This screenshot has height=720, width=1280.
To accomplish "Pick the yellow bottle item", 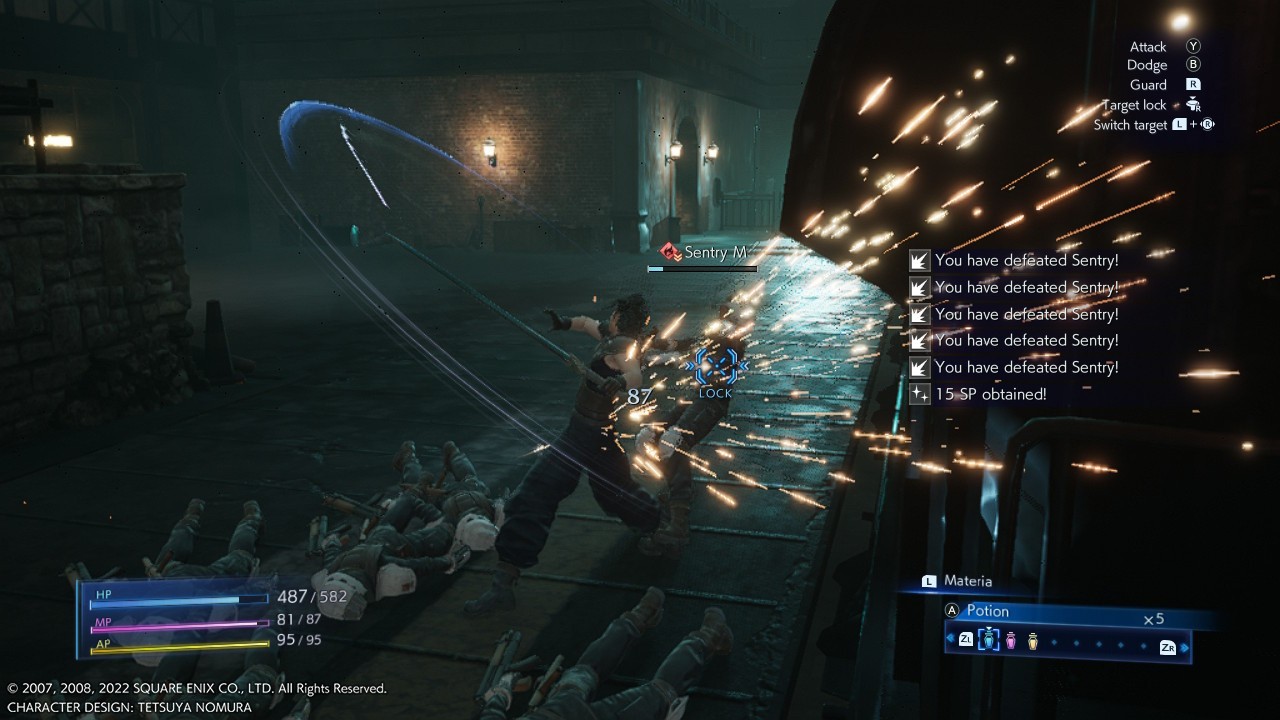I will [1033, 641].
